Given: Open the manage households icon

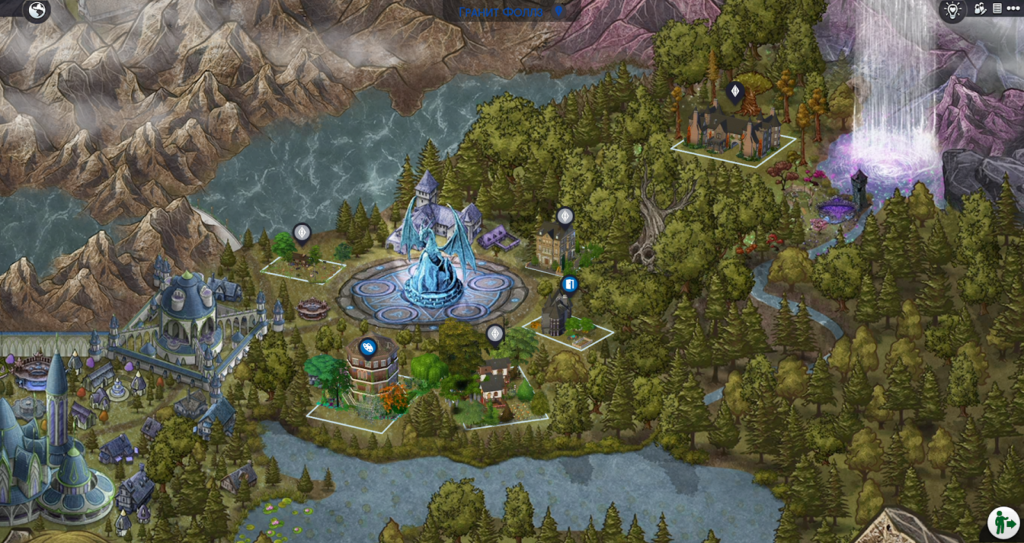Looking at the screenshot, I should click(x=980, y=9).
